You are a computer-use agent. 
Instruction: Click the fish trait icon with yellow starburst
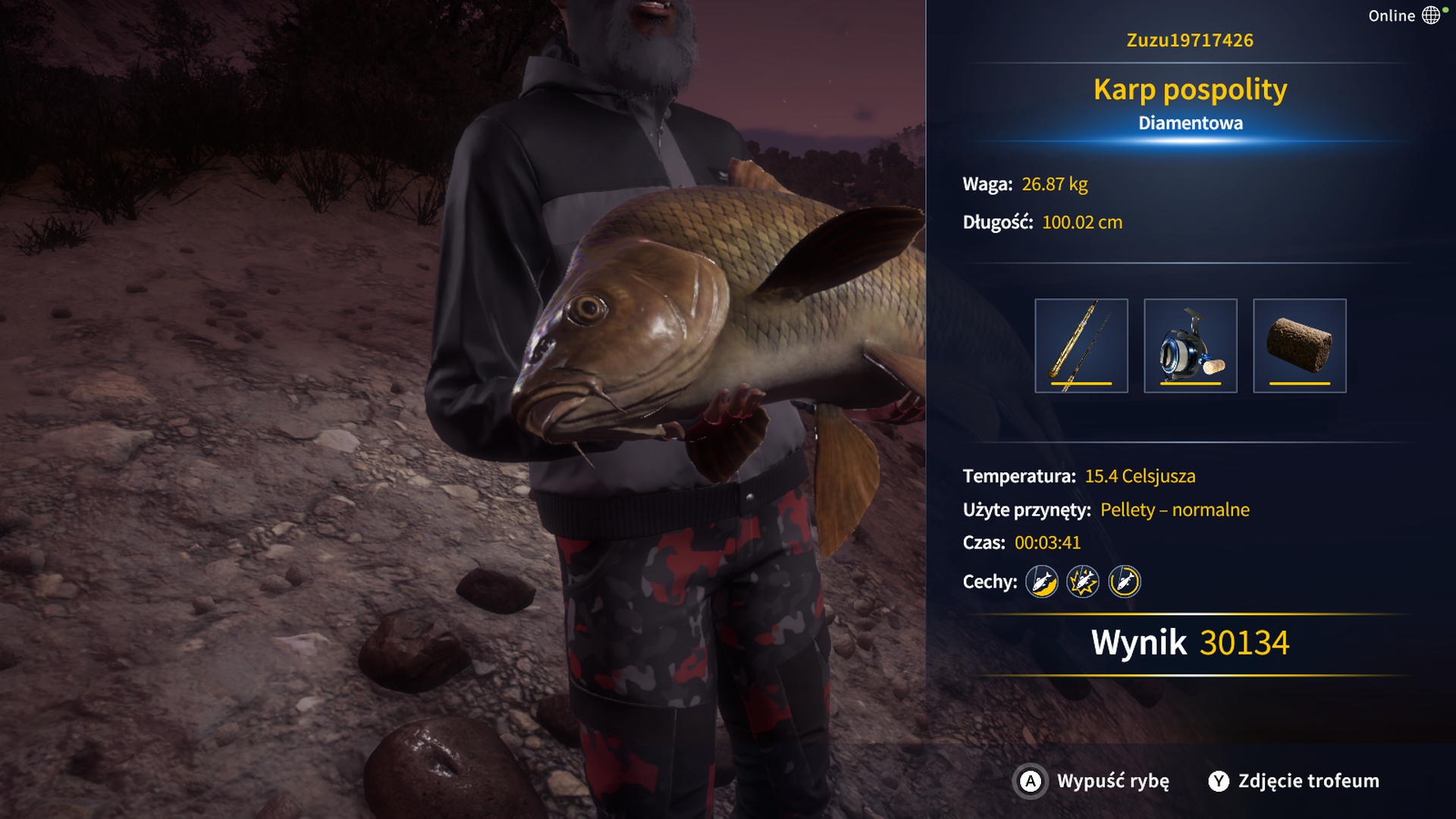point(1083,582)
